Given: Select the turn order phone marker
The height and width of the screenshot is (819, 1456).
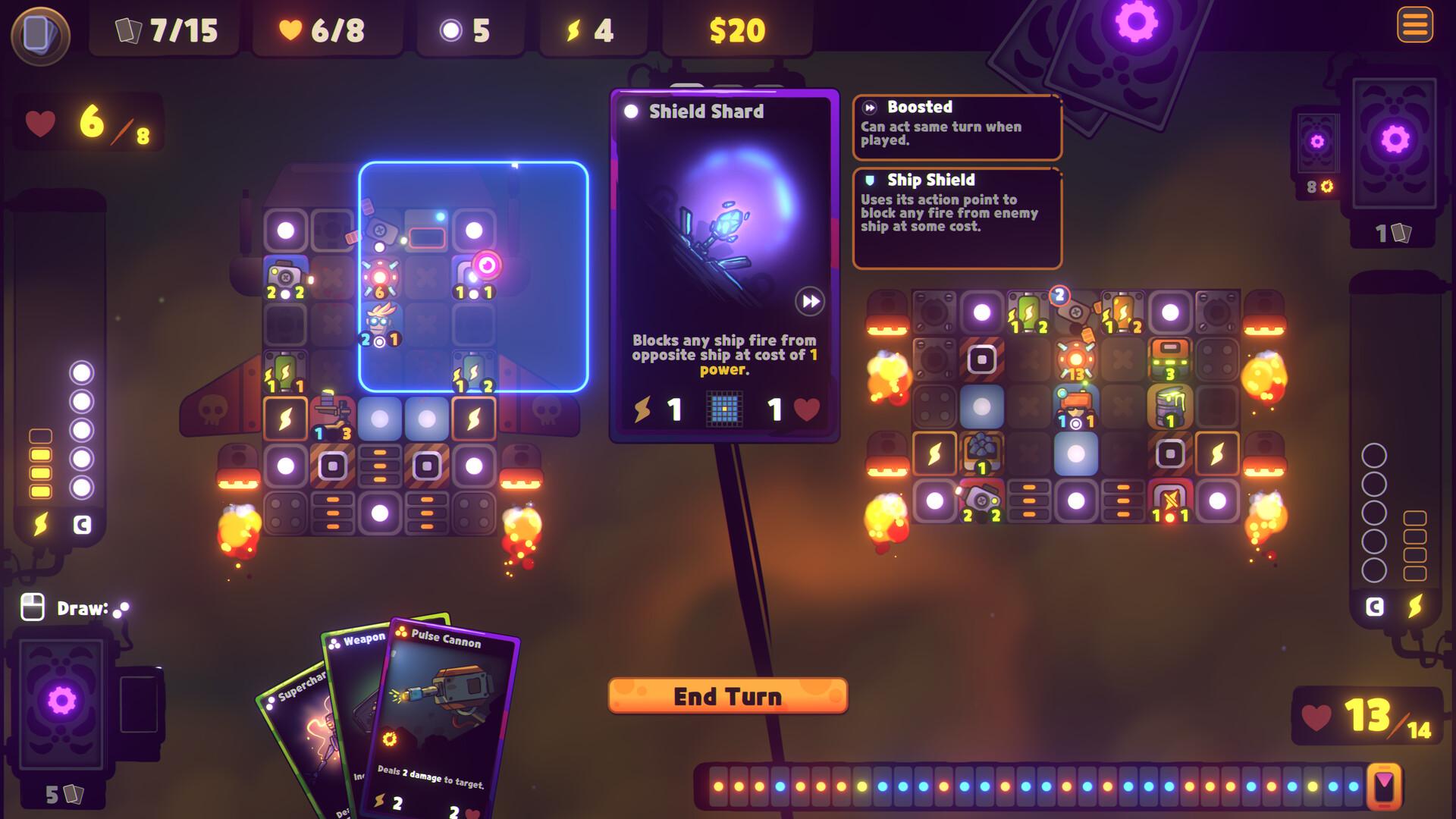Looking at the screenshot, I should click(x=1385, y=786).
